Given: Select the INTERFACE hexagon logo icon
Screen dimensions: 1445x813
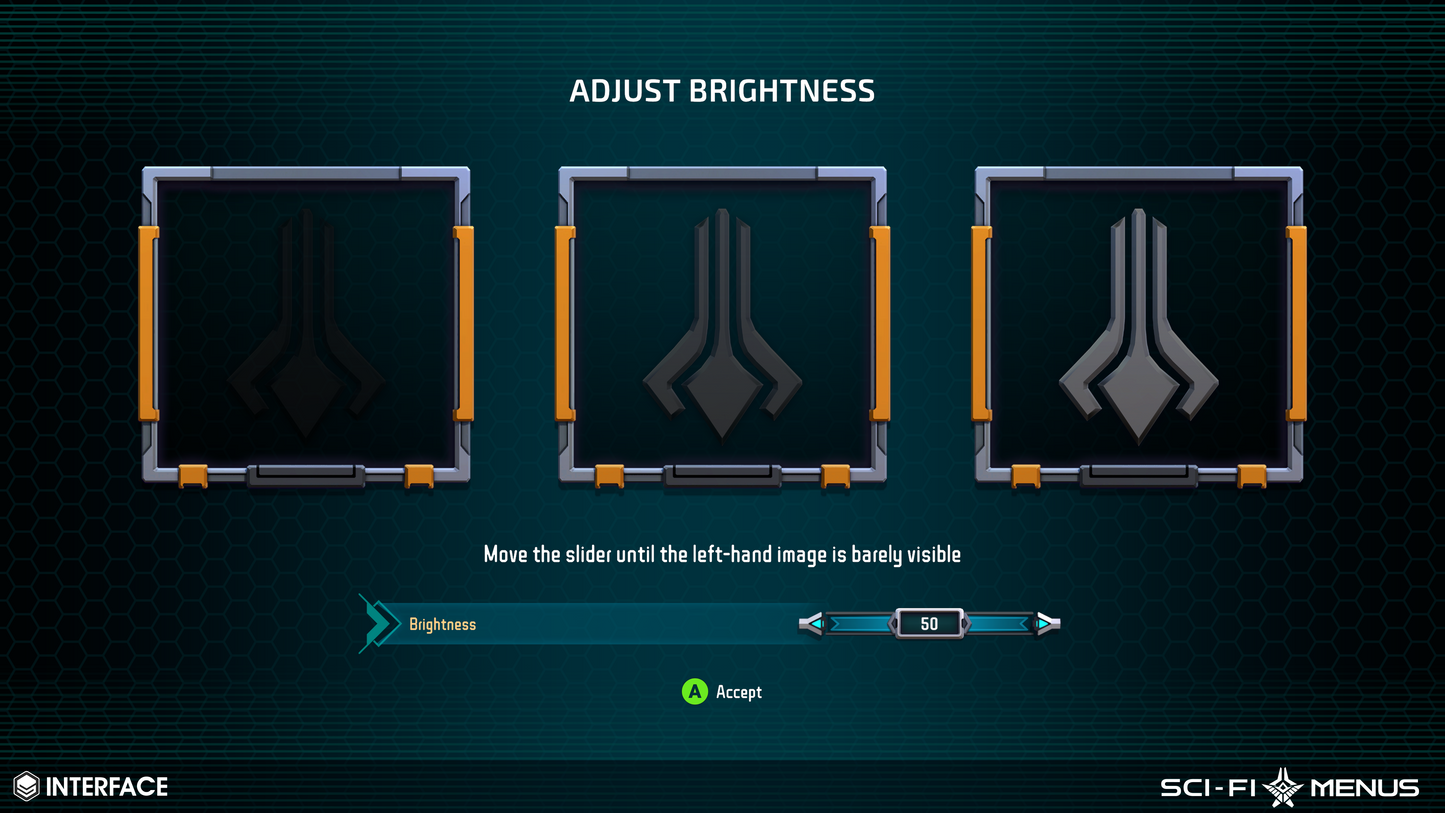Looking at the screenshot, I should click(x=25, y=786).
